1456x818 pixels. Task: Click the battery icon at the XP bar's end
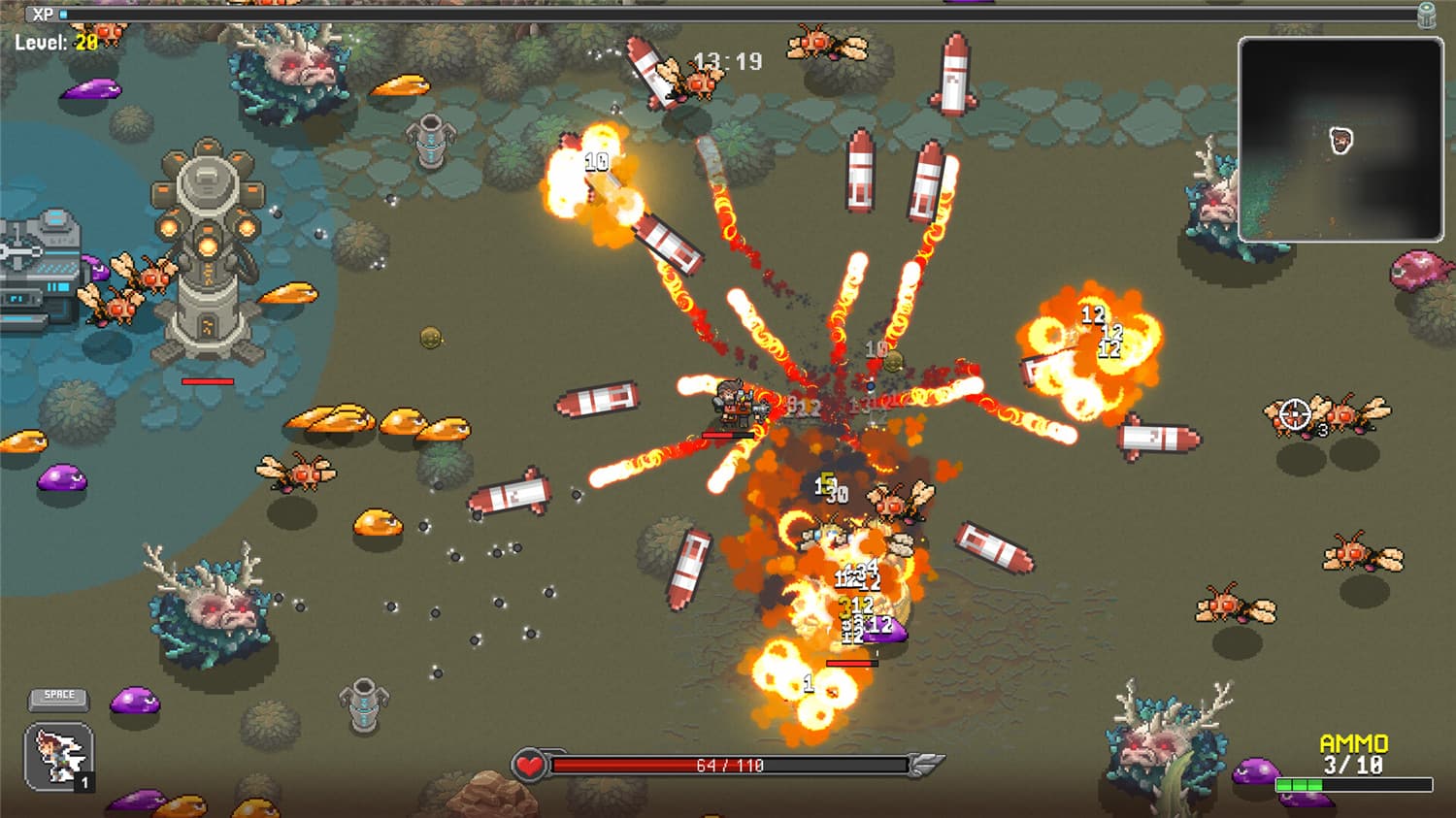(x=1425, y=15)
